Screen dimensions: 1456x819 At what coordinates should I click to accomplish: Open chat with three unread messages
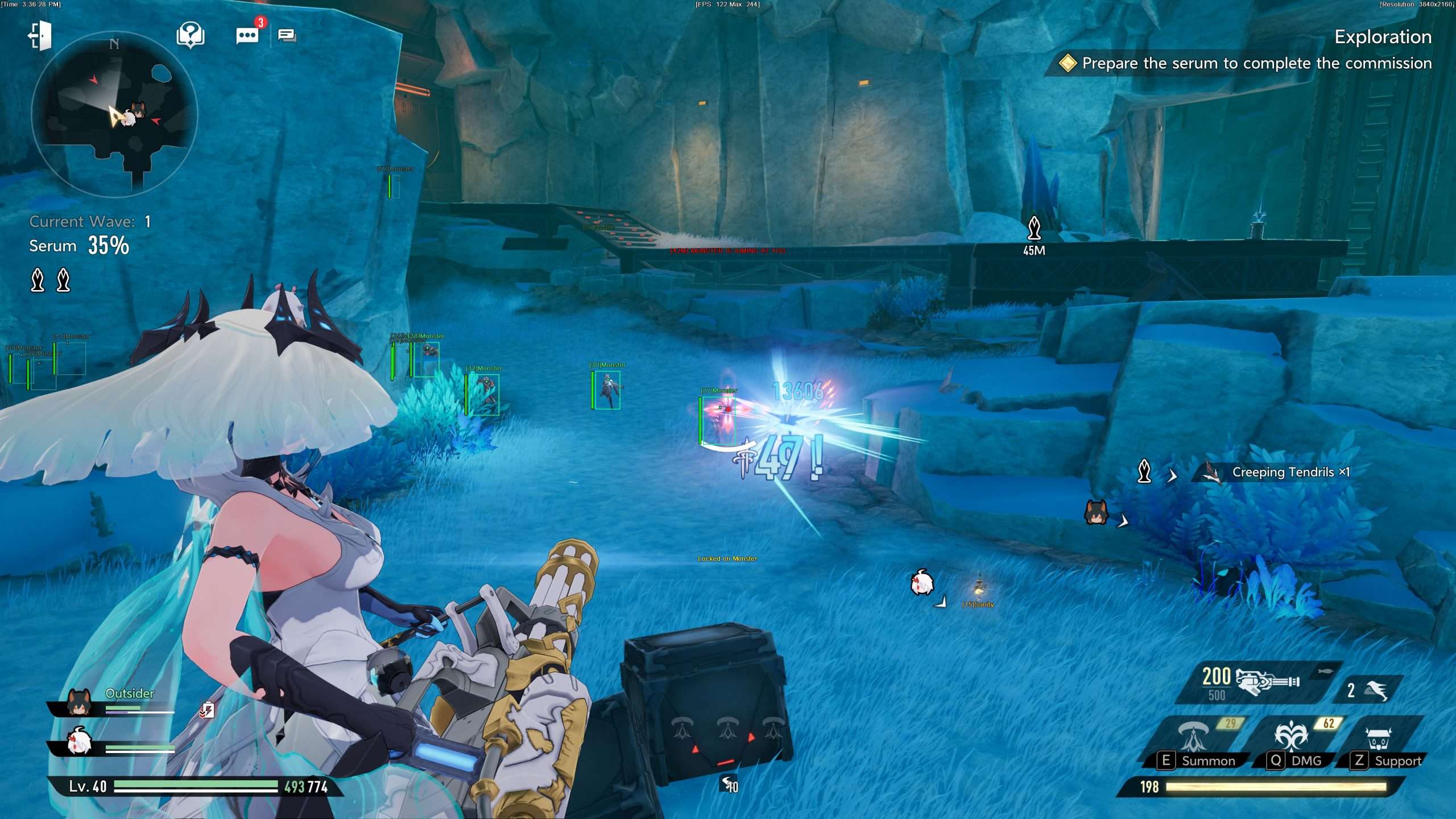247,35
